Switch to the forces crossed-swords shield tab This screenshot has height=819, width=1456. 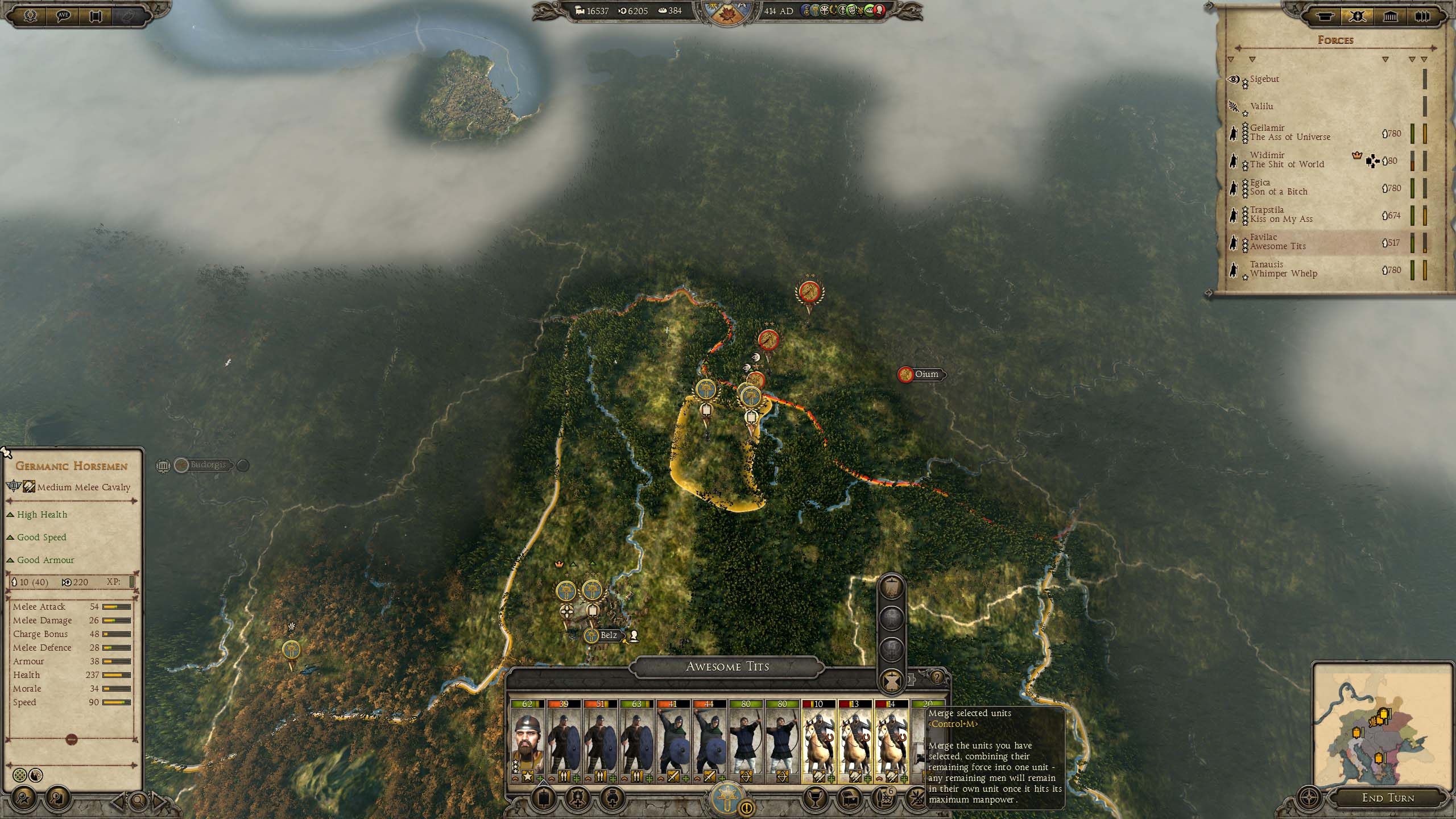click(1358, 16)
